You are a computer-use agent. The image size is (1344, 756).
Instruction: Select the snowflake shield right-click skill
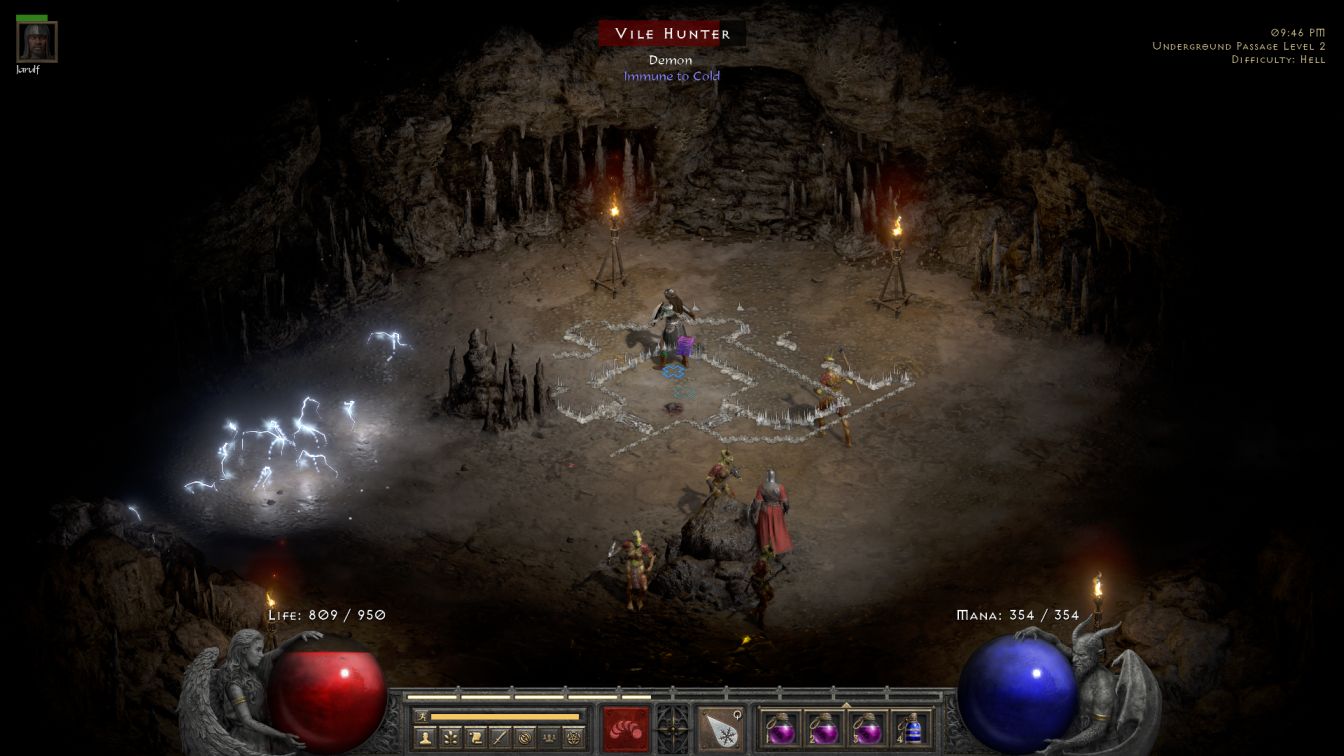tap(720, 729)
